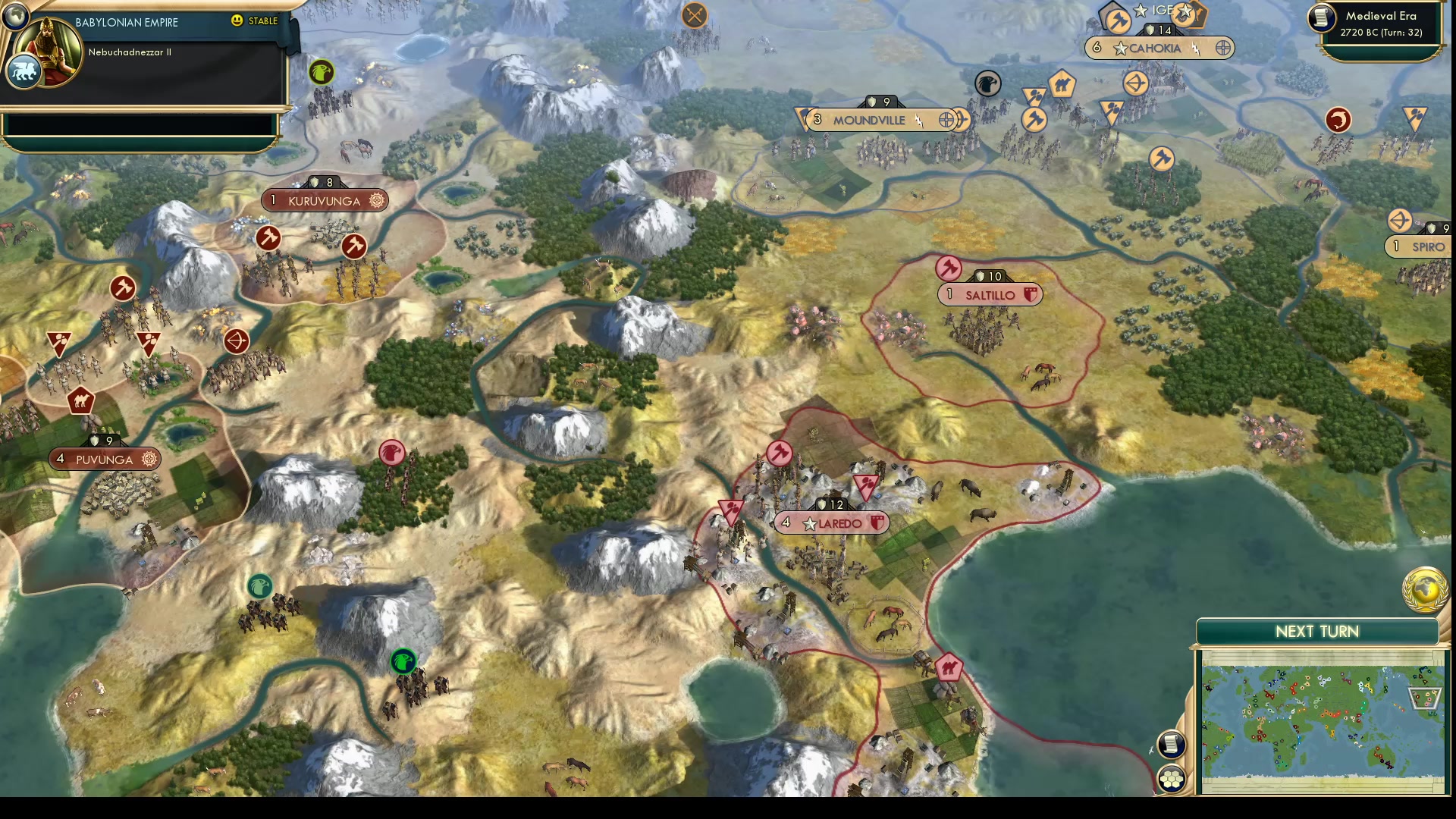This screenshot has width=1456, height=819.
Task: Select the archer bow unit icon below Cahokia
Action: [x=1135, y=84]
